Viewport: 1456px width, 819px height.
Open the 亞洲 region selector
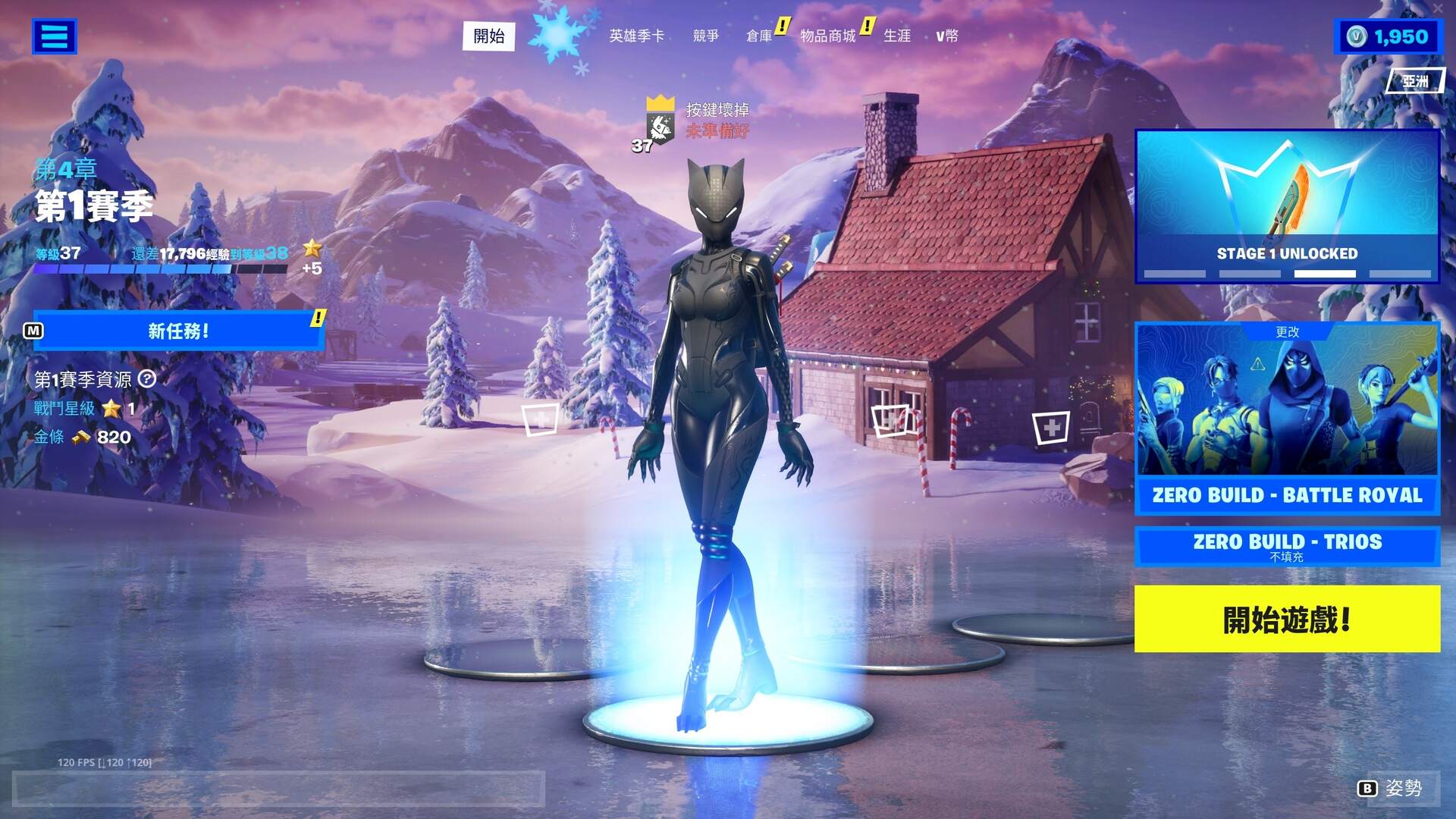tap(1417, 81)
